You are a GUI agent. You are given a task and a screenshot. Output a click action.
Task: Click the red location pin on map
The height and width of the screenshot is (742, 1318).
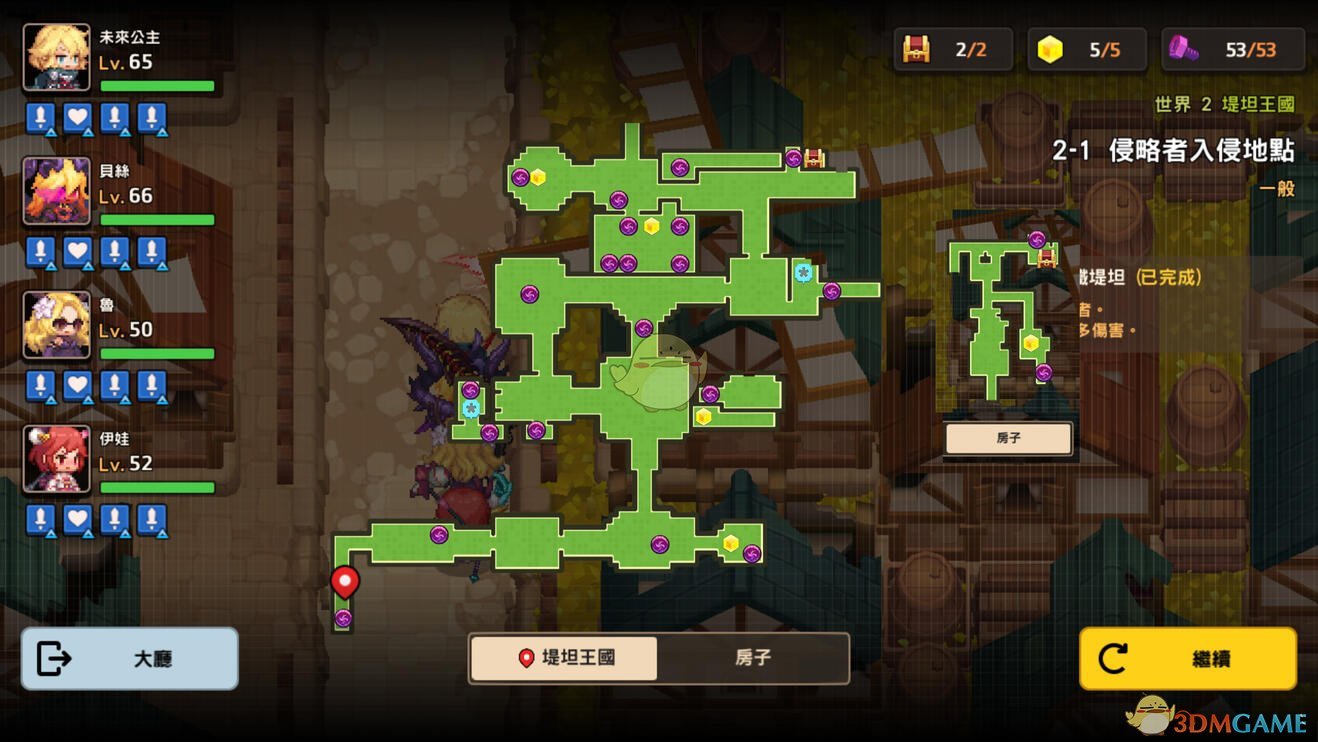tap(345, 582)
